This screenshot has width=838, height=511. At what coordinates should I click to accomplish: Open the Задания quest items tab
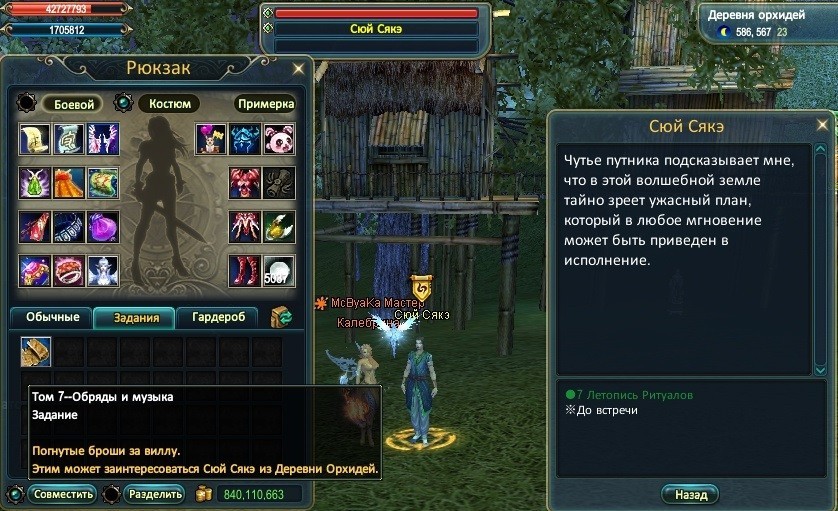pos(135,318)
